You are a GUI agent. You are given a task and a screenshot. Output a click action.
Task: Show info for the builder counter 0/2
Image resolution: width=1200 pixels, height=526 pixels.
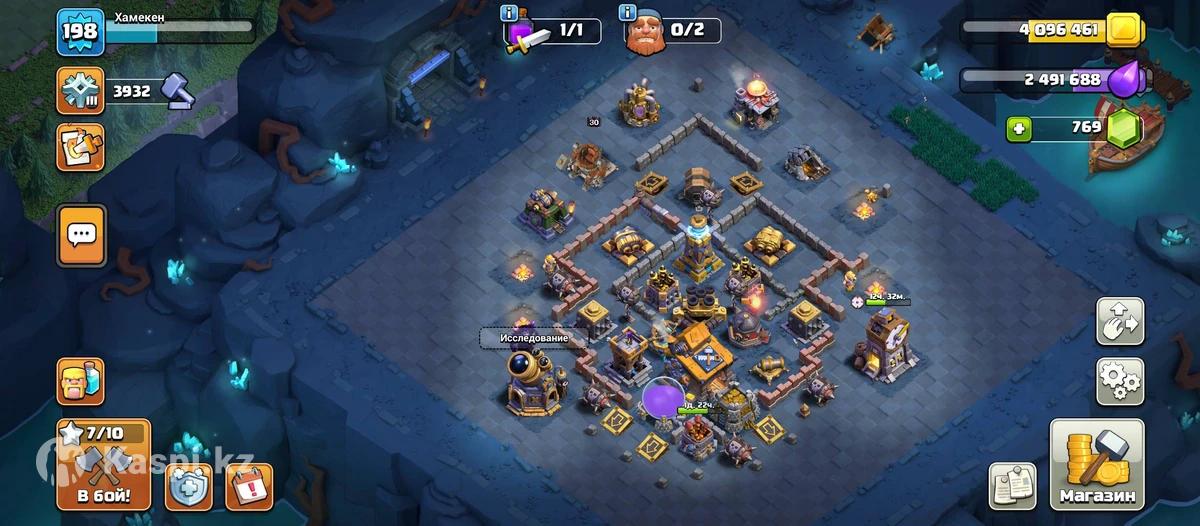(x=627, y=13)
